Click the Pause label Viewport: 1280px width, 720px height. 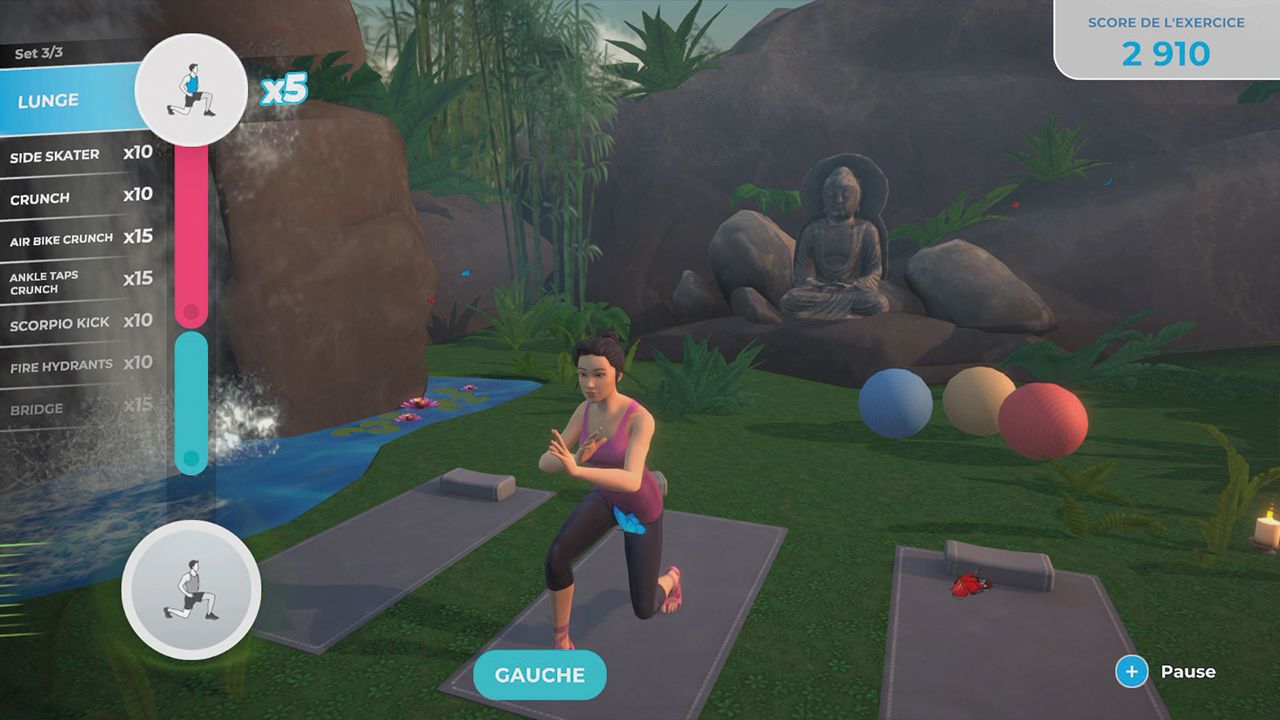(1190, 672)
